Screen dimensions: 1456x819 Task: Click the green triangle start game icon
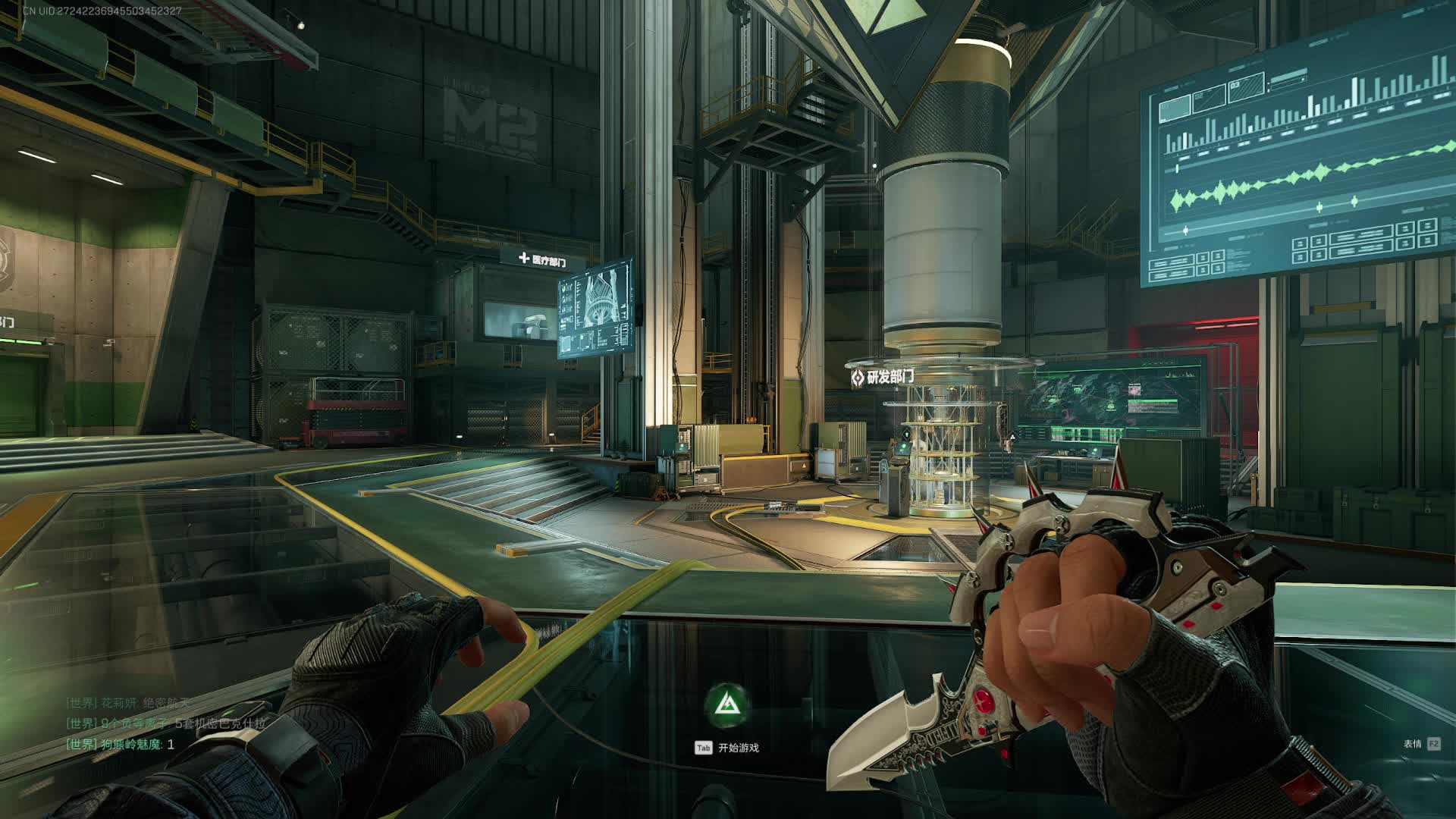point(728,706)
